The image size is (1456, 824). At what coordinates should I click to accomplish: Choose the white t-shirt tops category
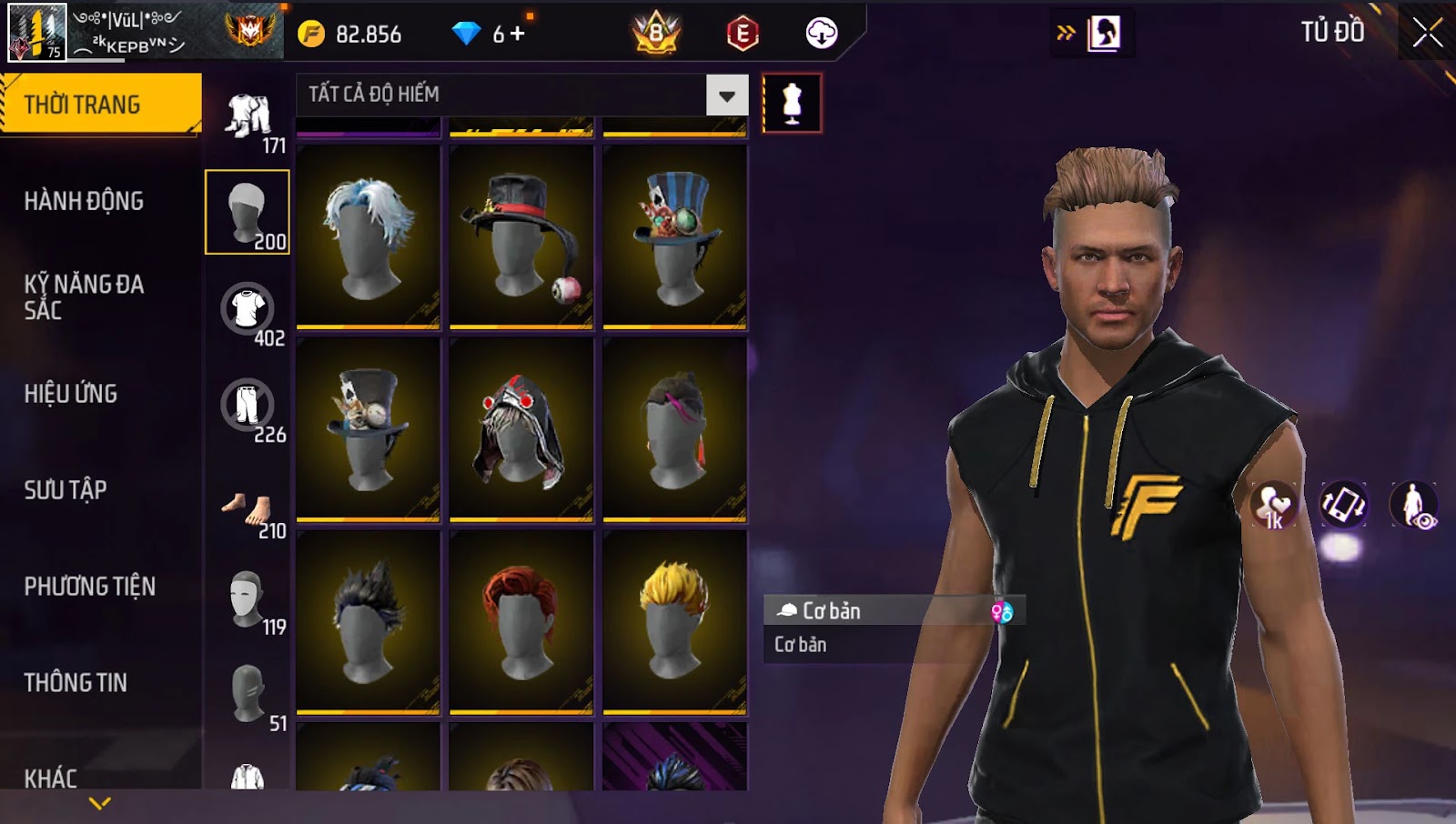click(248, 309)
